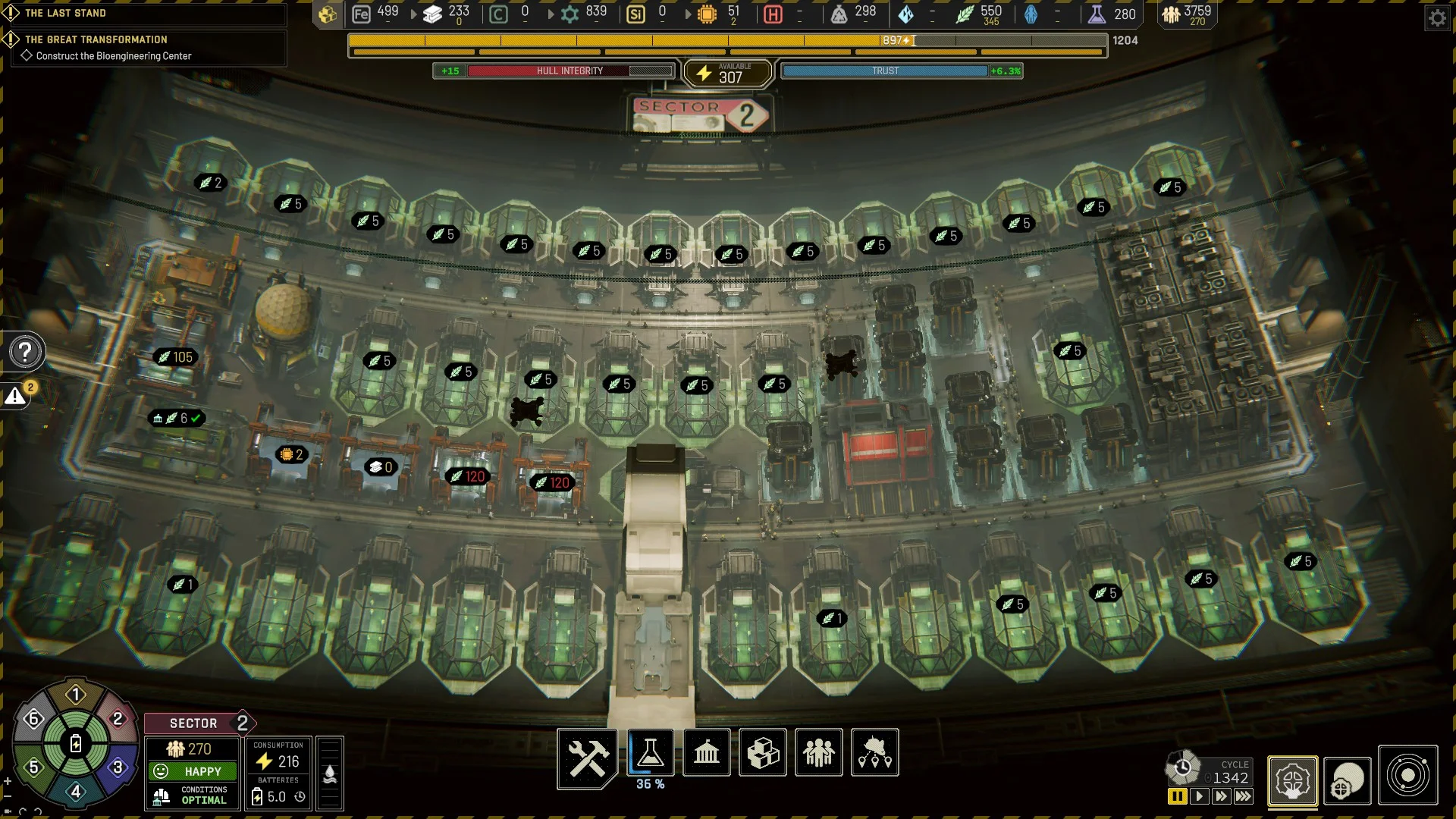Switch to the station interior view
Image resolution: width=1456 pixels, height=819 pixels.
coord(1292,780)
